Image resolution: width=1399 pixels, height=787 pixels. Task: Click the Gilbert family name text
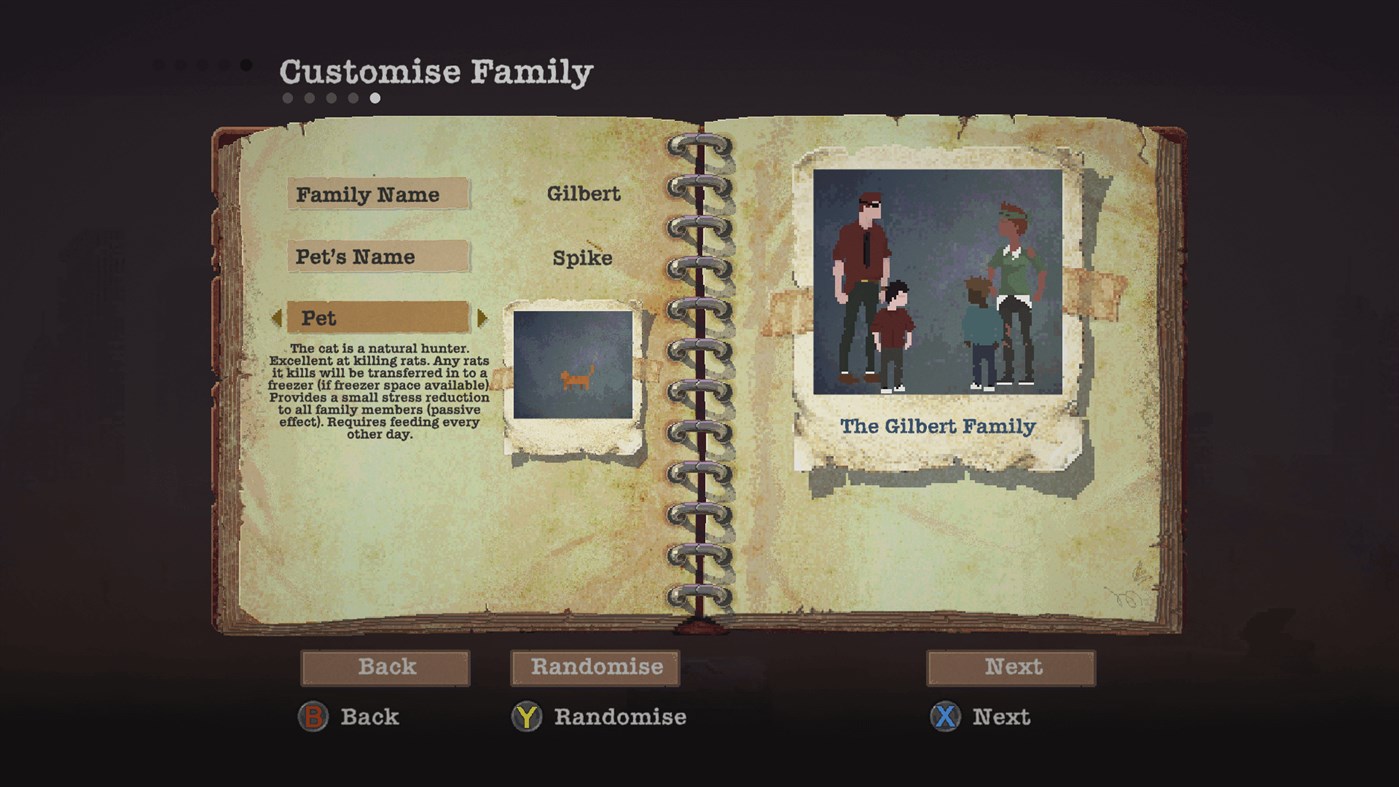(585, 194)
